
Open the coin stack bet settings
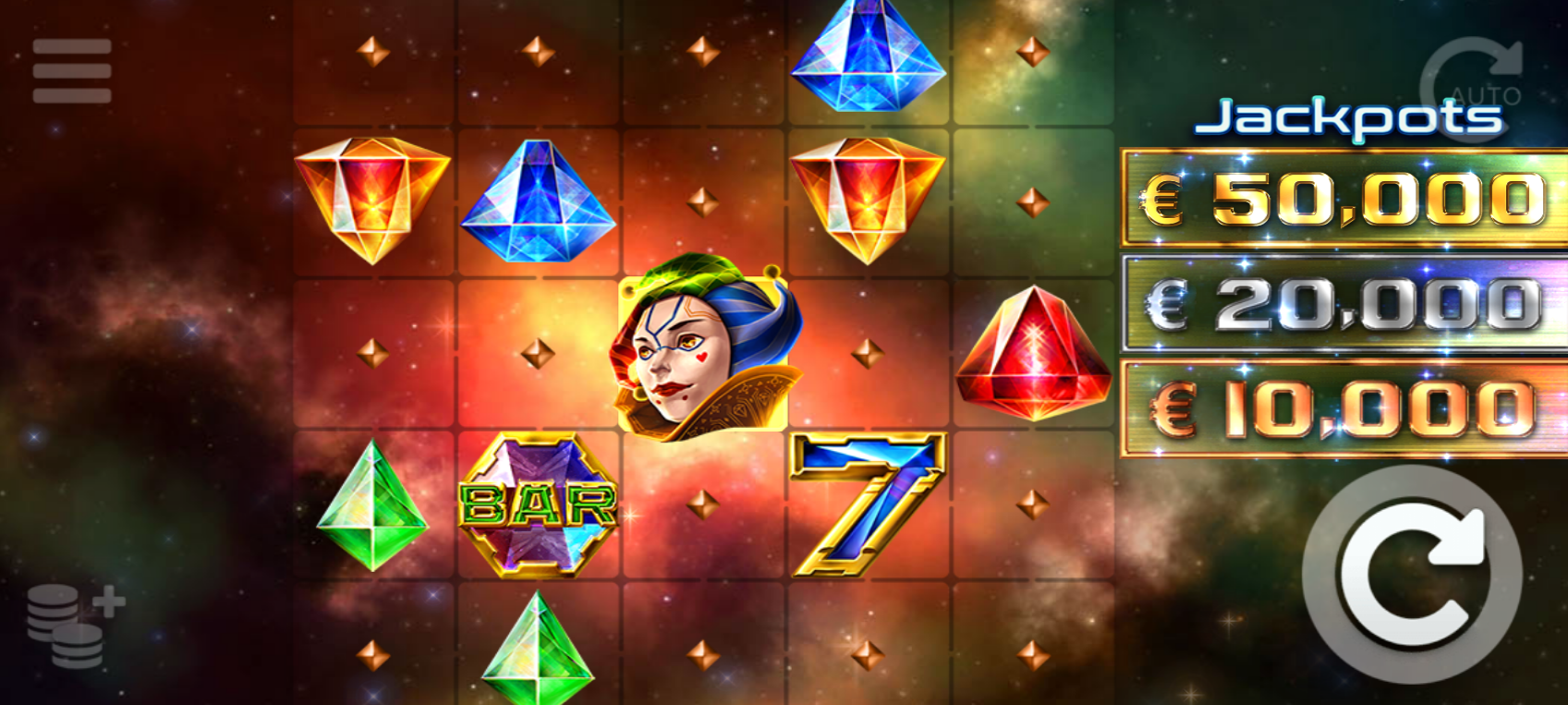click(x=74, y=625)
